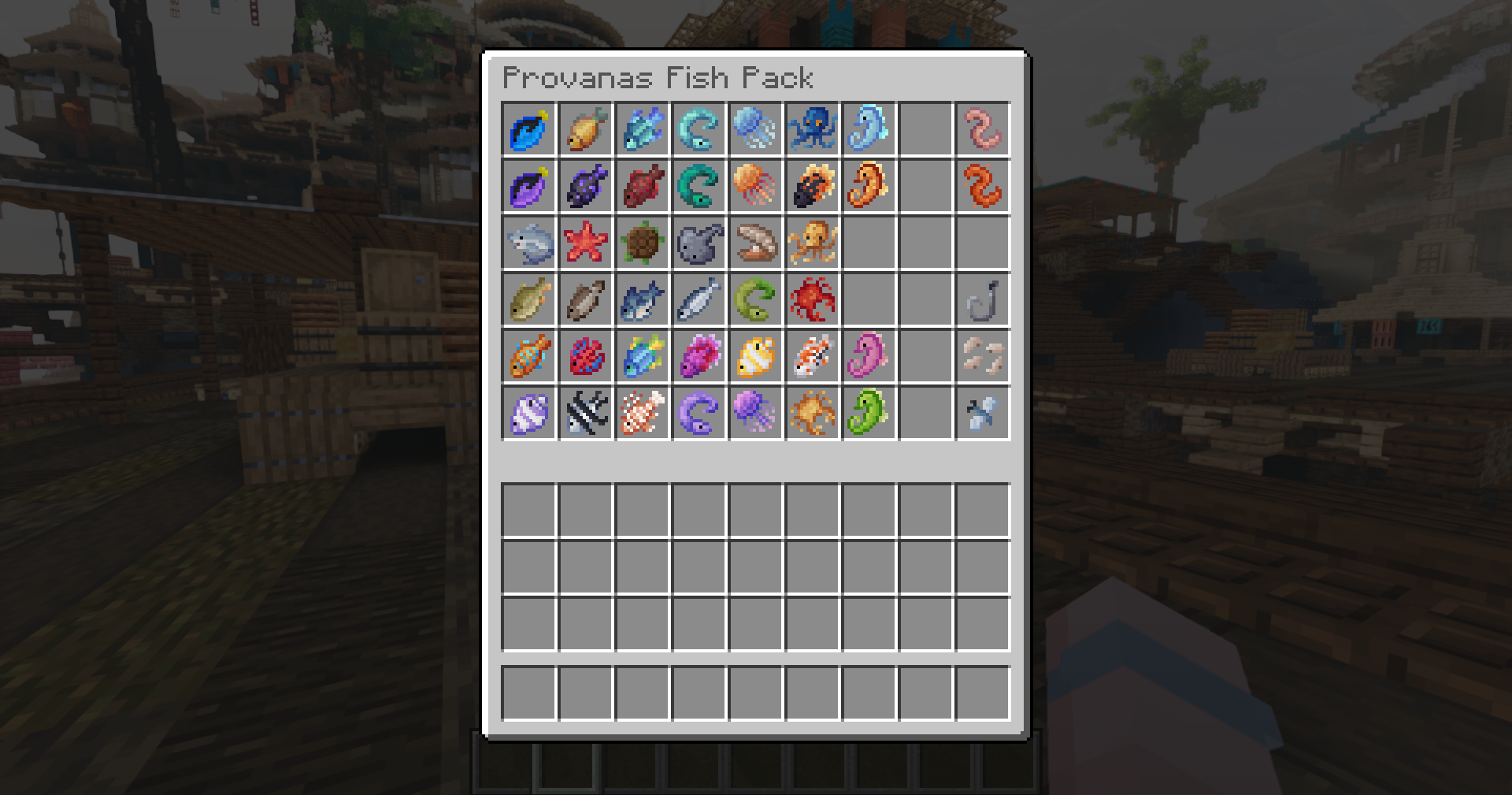The height and width of the screenshot is (795, 1512).
Task: Click the open clam shell
Action: 755,243
